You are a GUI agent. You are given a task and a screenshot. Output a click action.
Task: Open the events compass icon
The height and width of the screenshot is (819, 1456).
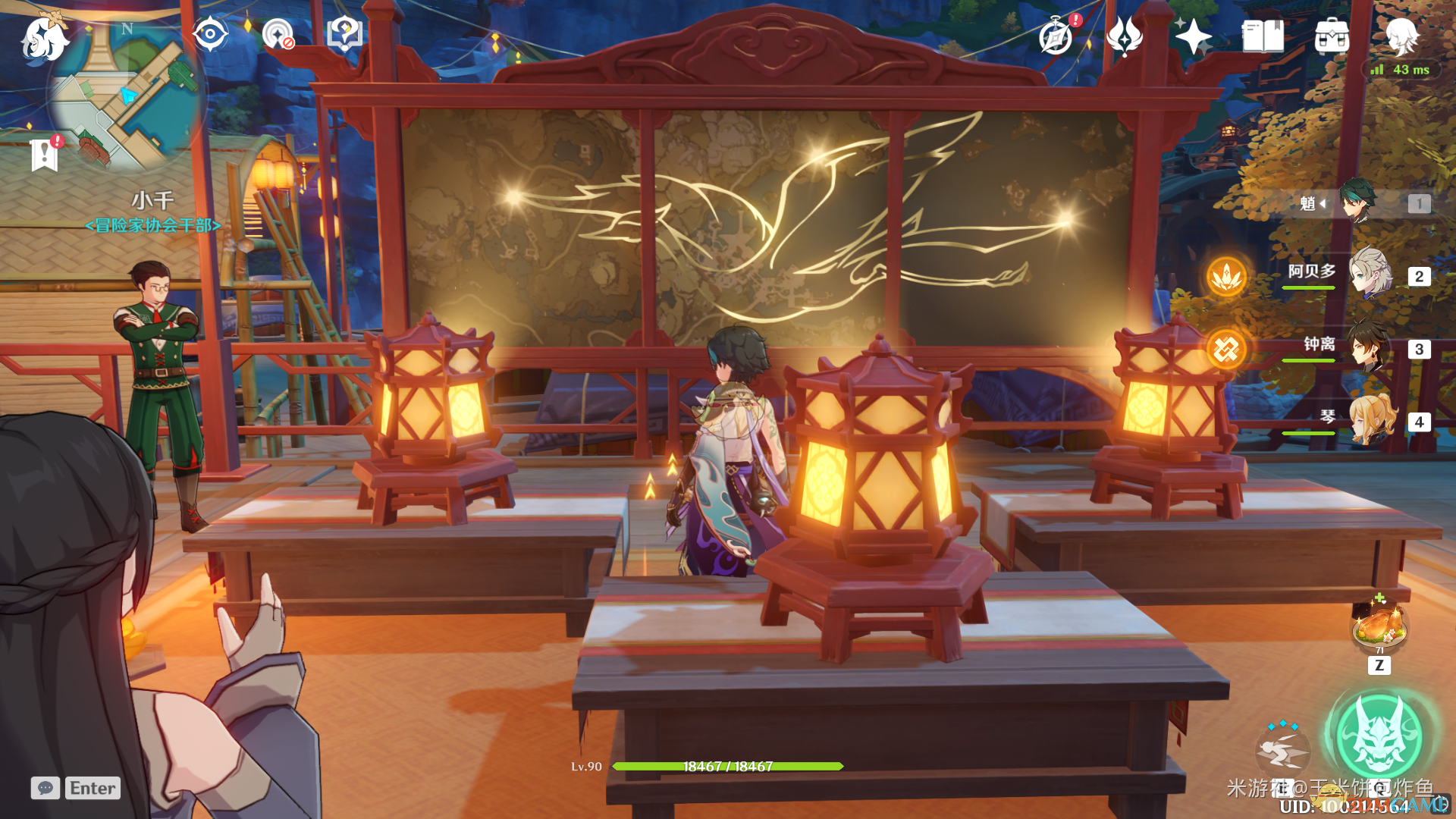[x=1056, y=36]
